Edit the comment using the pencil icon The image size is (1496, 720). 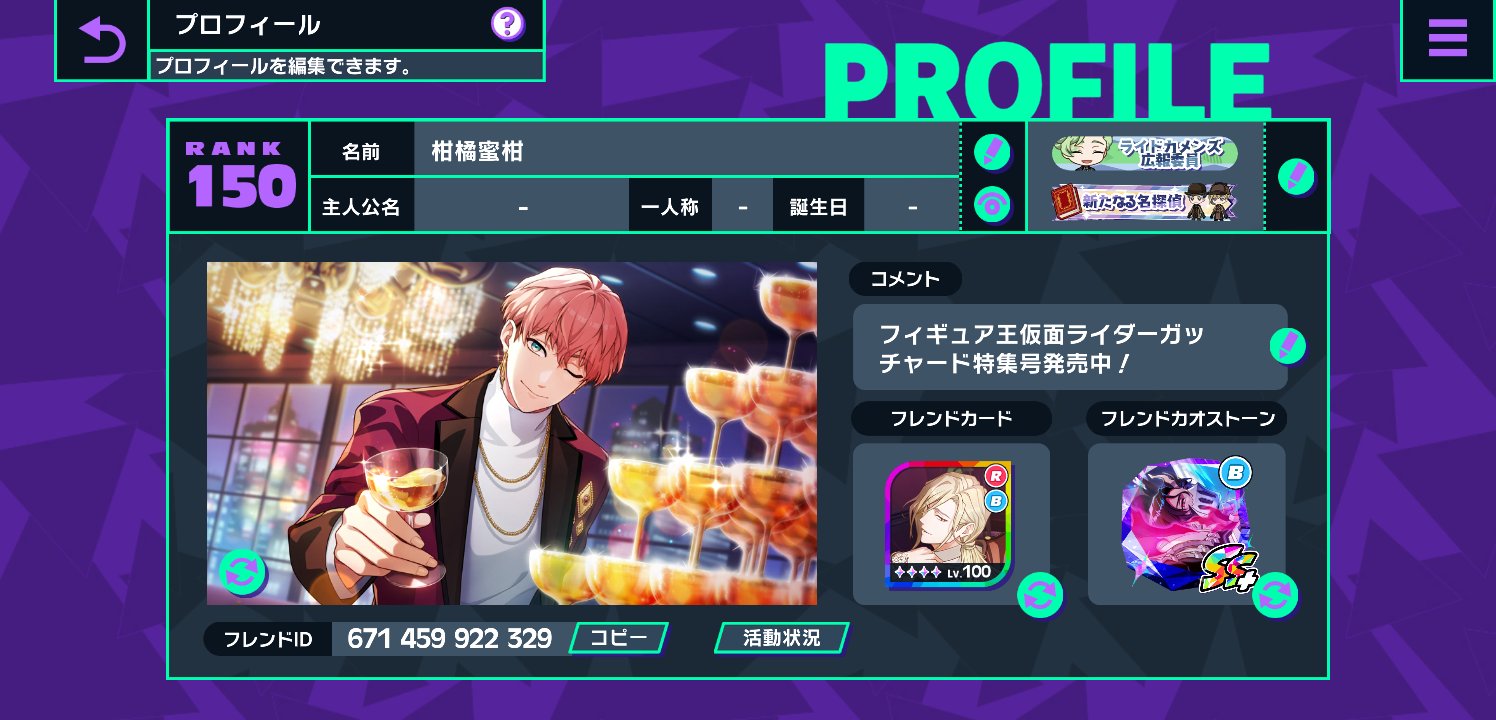1289,345
